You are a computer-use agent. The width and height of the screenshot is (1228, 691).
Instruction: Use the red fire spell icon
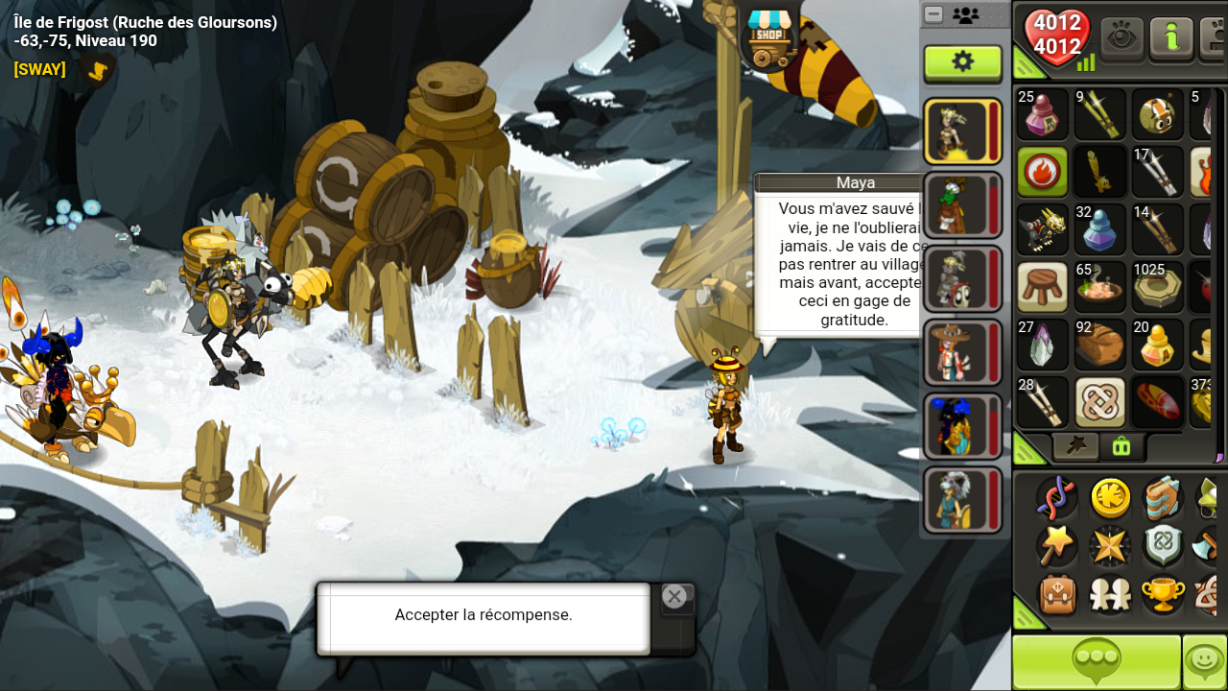(1042, 172)
